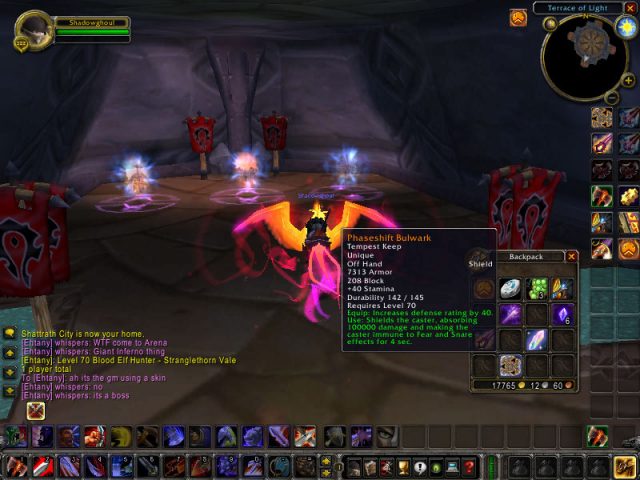Screen dimensions: 640x480
Task: Open the chat menu speech bubble button
Action: (x=10, y=333)
